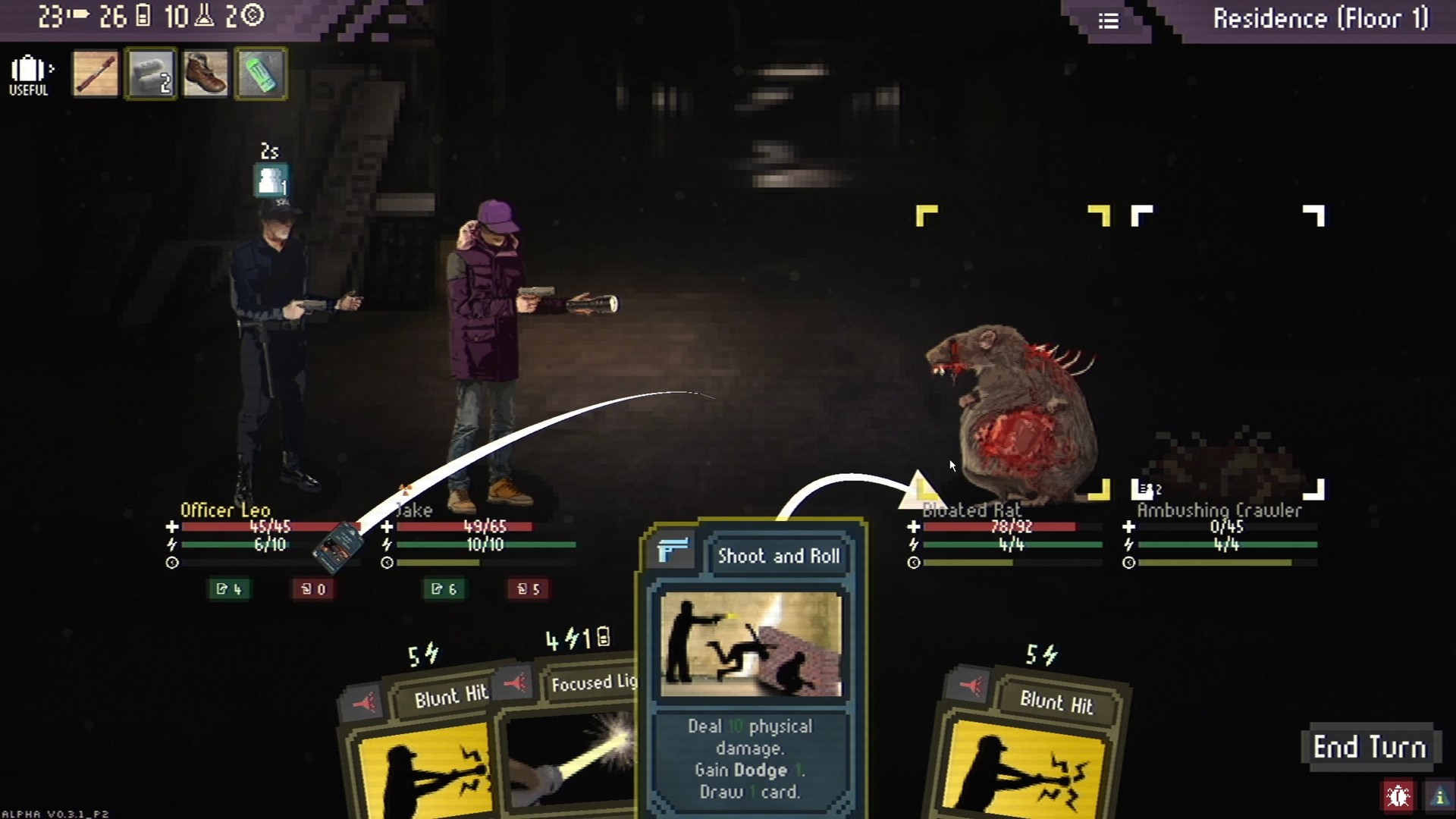Open the bug report icon
Image resolution: width=1456 pixels, height=819 pixels.
click(x=1398, y=796)
